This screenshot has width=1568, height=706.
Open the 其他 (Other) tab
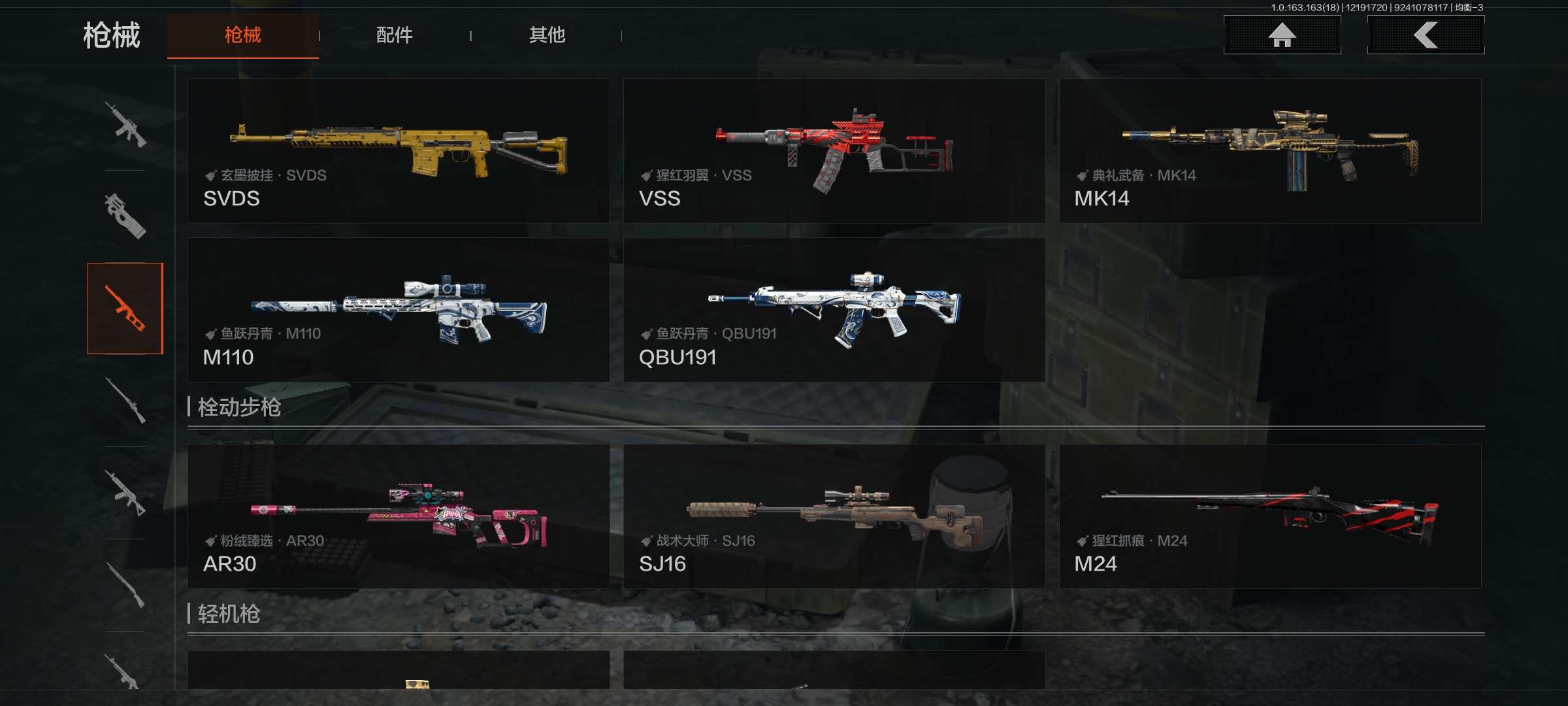point(546,35)
